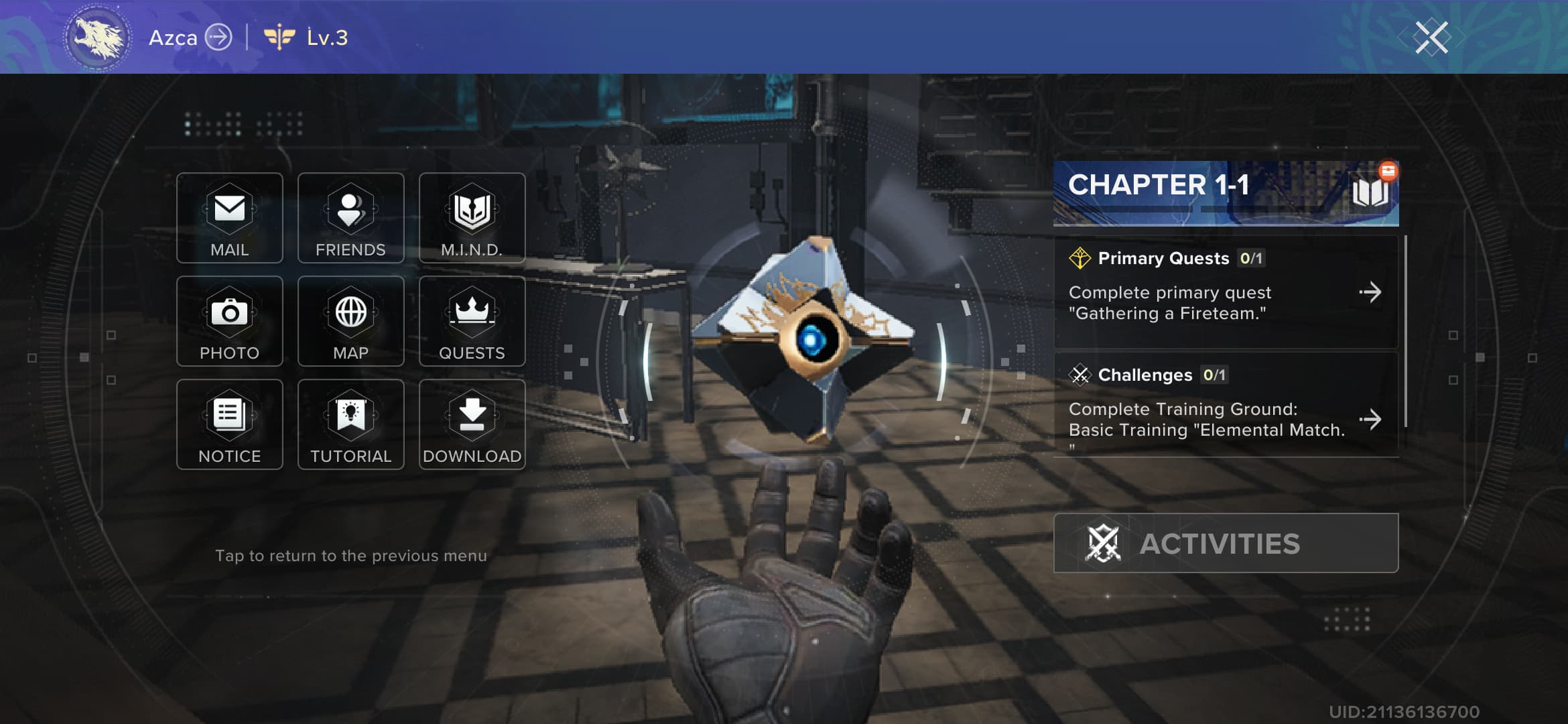Viewport: 1568px width, 724px height.
Task: Open the Chapter 1-1 banner
Action: [x=1193, y=192]
